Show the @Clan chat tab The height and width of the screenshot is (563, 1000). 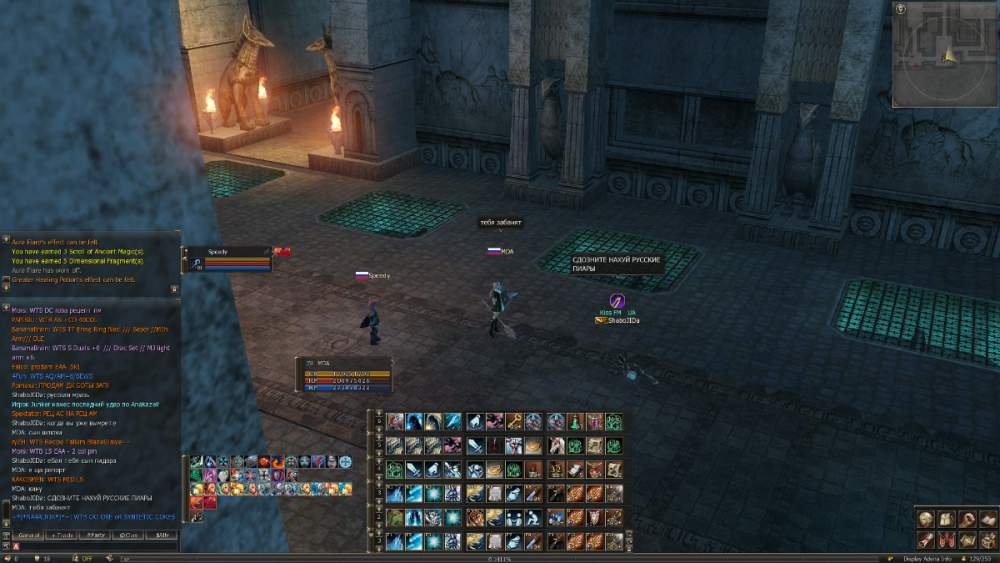[x=129, y=536]
